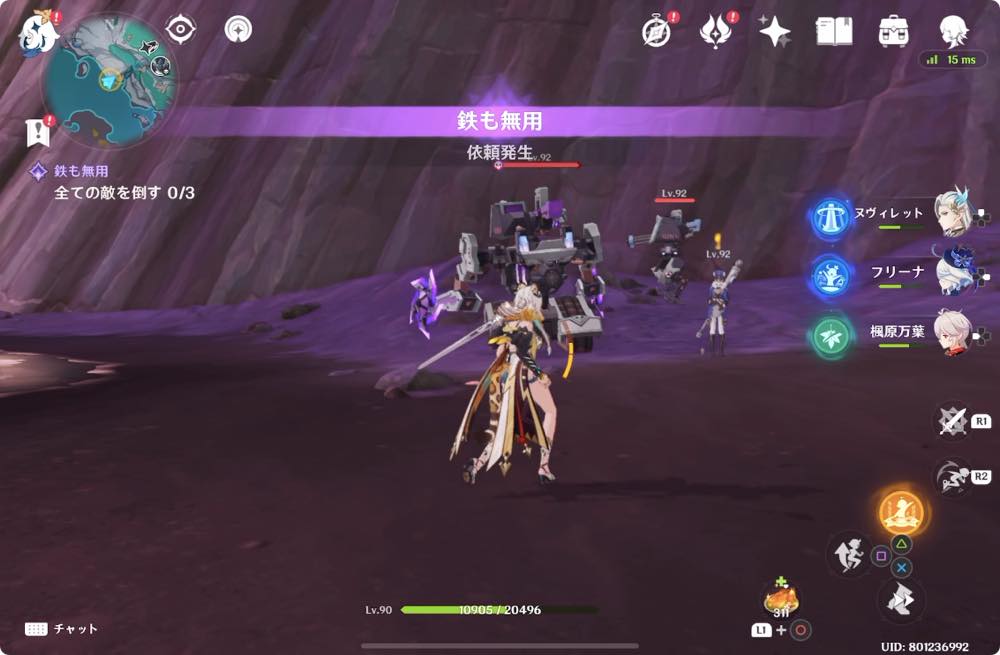
Task: Open the book-shaped handbook icon
Action: click(834, 31)
